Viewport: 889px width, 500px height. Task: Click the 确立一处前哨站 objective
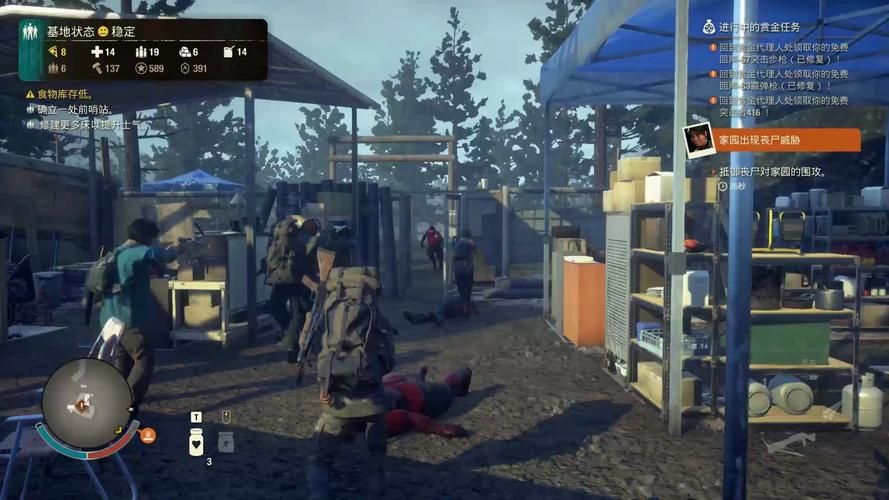(x=74, y=109)
